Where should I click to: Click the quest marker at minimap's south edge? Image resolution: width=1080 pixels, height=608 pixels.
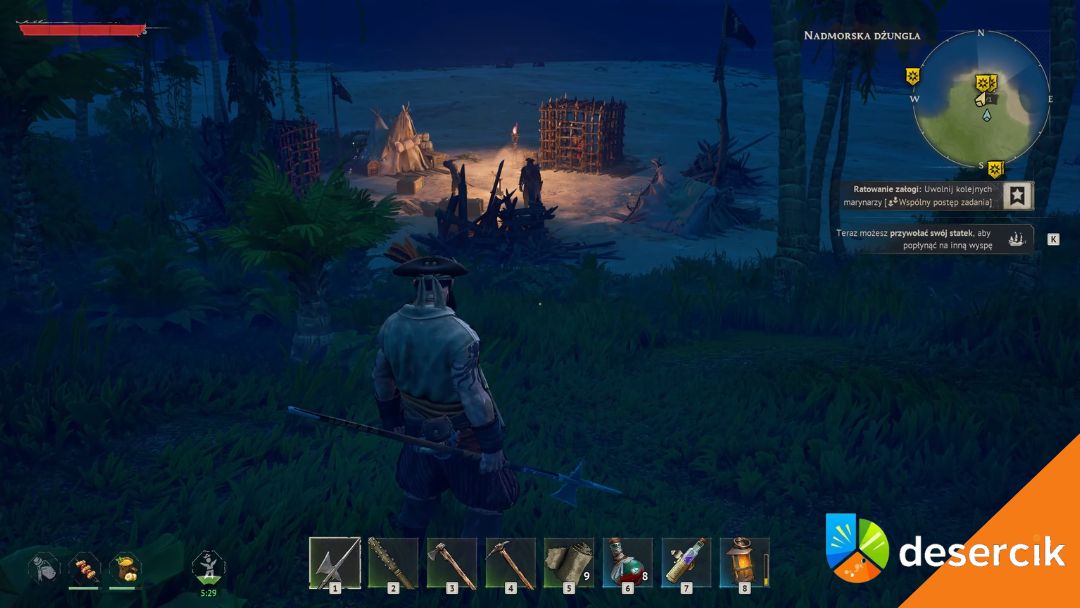pyautogui.click(x=996, y=168)
